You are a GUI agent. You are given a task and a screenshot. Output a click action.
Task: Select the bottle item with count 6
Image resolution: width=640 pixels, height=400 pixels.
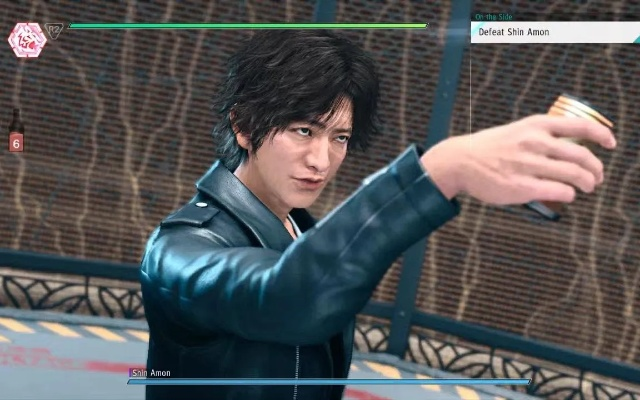coord(16,130)
